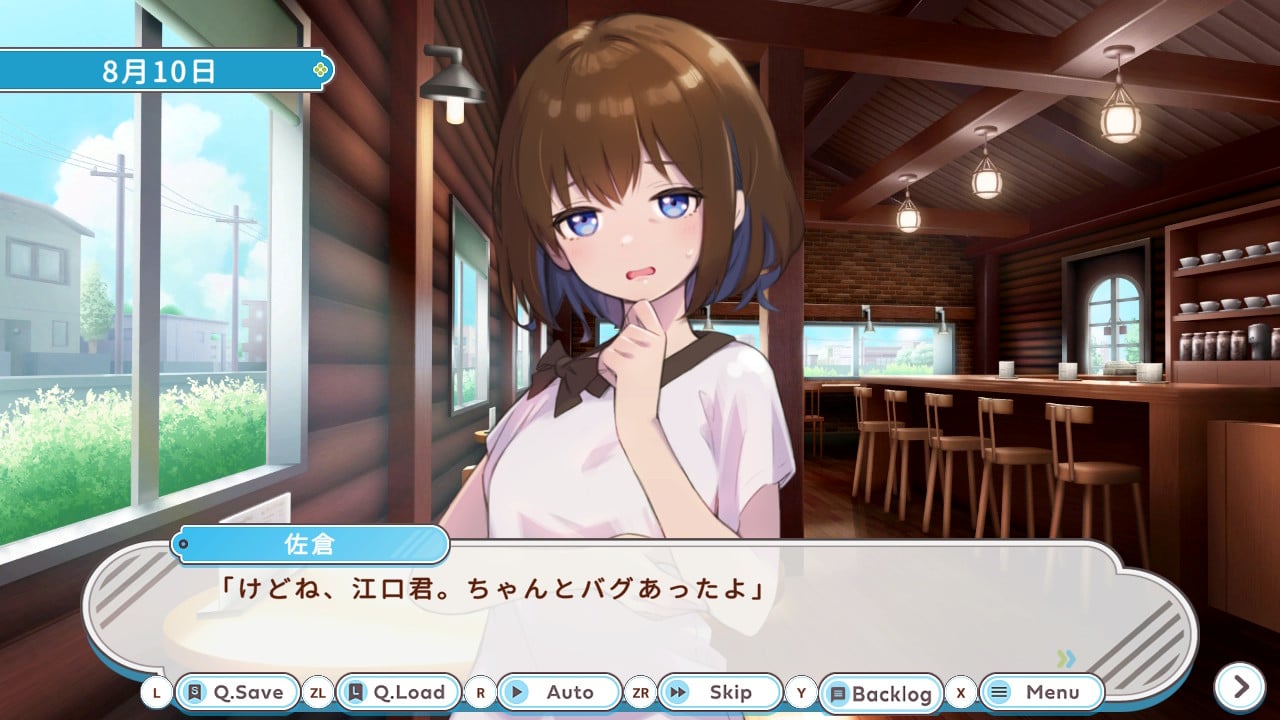Show the Backlog of past dialogue

click(880, 693)
